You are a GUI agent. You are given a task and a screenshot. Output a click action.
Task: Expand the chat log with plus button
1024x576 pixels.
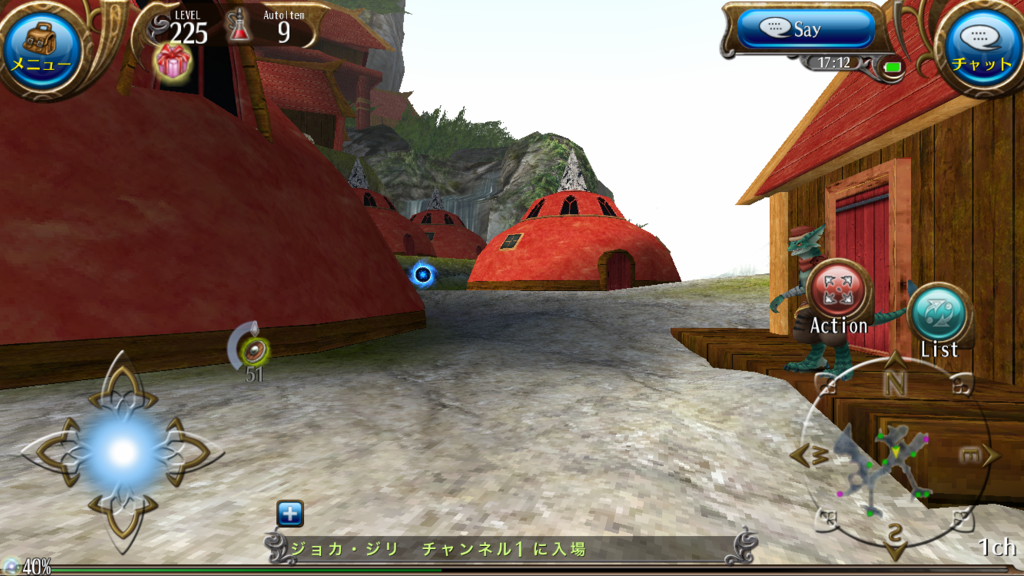(289, 514)
